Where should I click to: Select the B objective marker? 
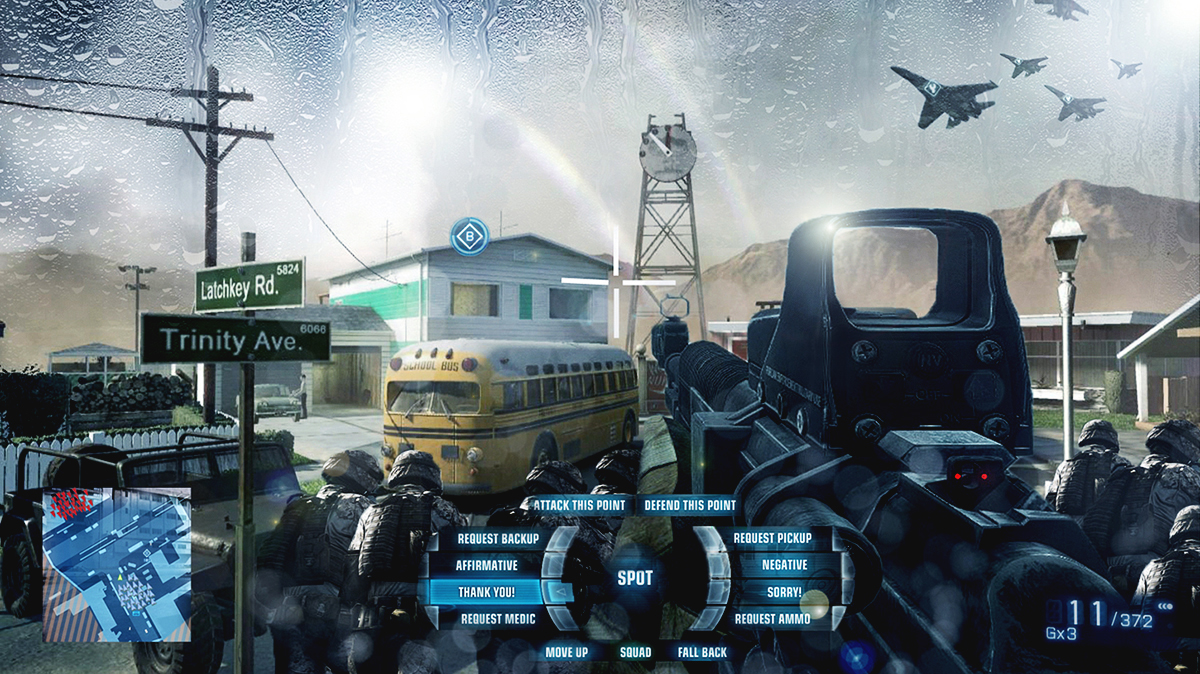tap(469, 237)
